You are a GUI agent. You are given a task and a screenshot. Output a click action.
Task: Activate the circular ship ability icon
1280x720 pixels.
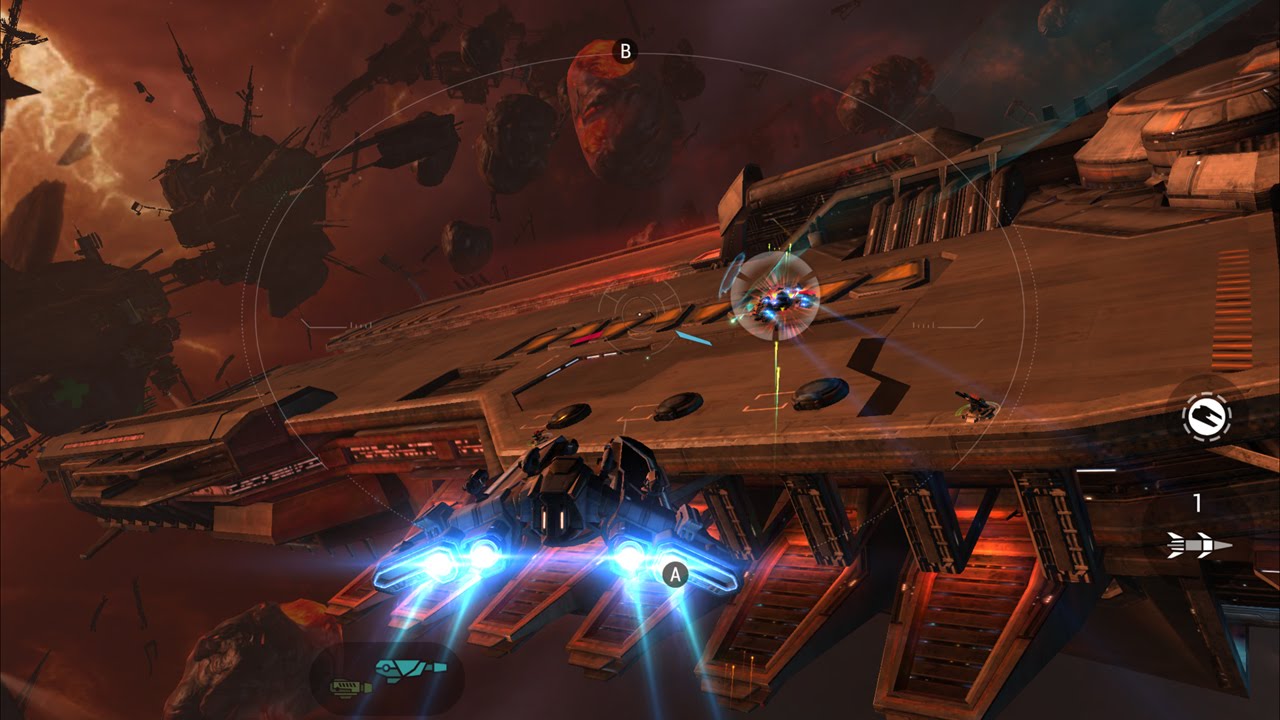1206,414
